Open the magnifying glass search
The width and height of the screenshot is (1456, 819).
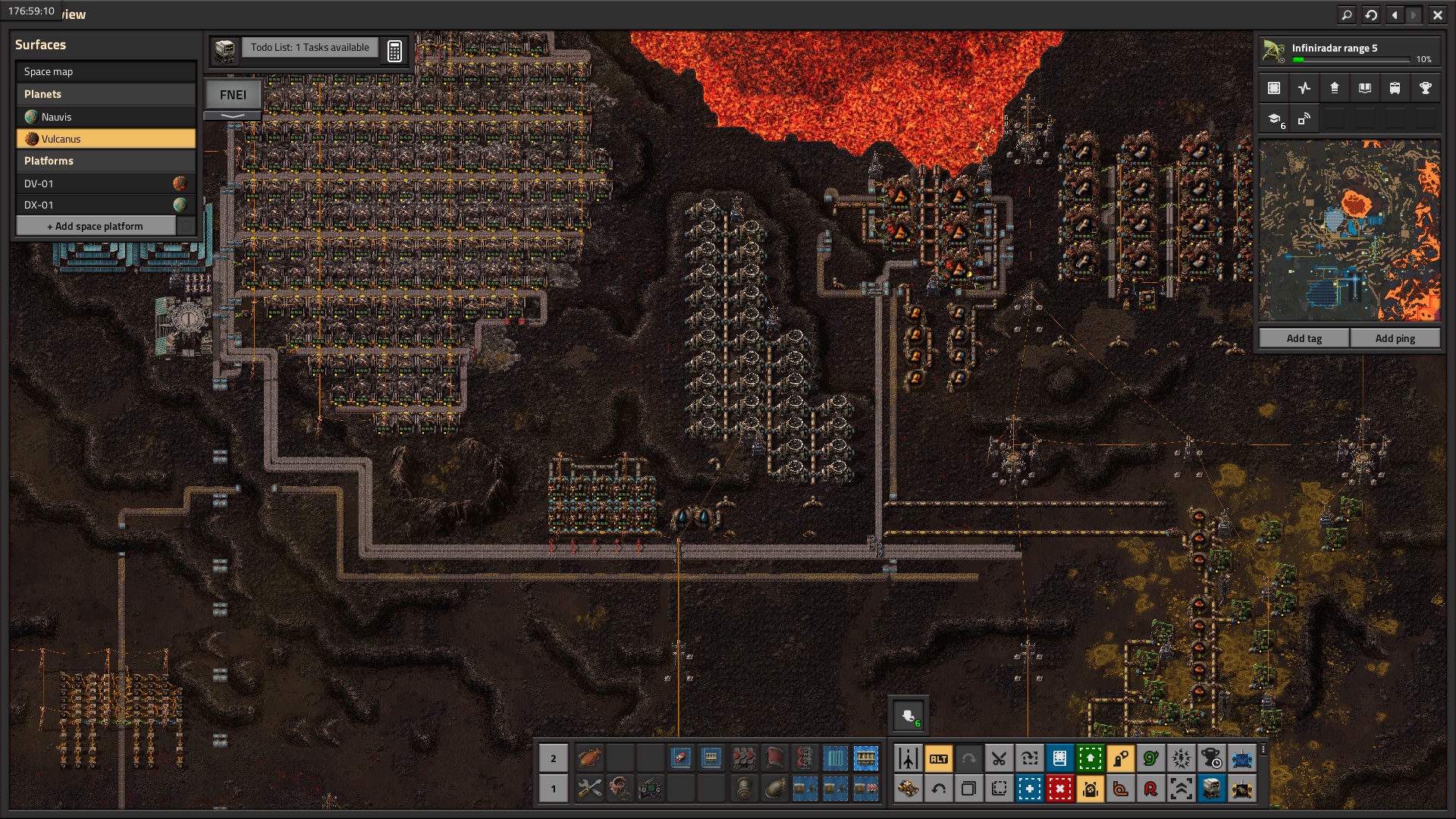[1347, 14]
